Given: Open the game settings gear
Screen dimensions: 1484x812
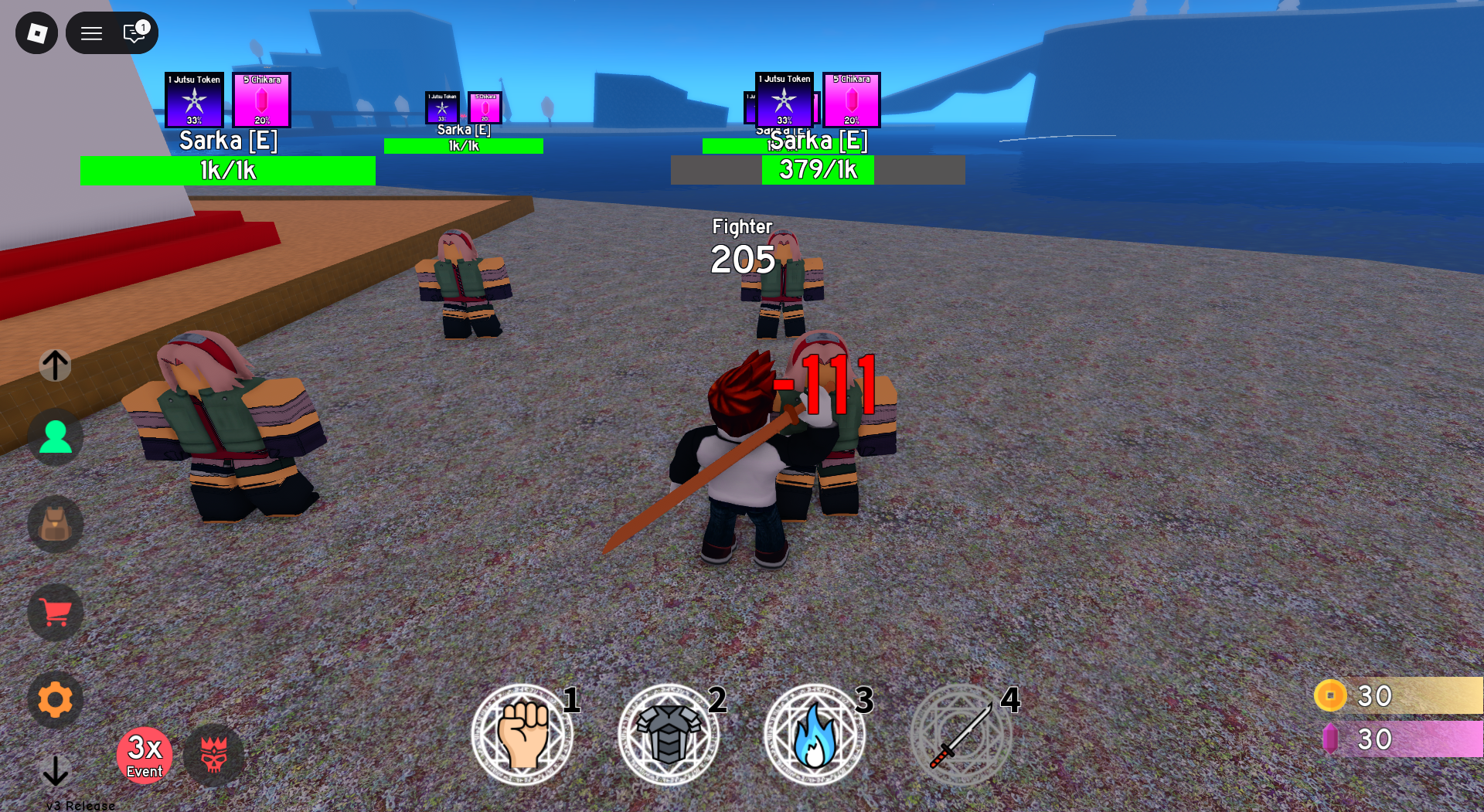Looking at the screenshot, I should 54,699.
